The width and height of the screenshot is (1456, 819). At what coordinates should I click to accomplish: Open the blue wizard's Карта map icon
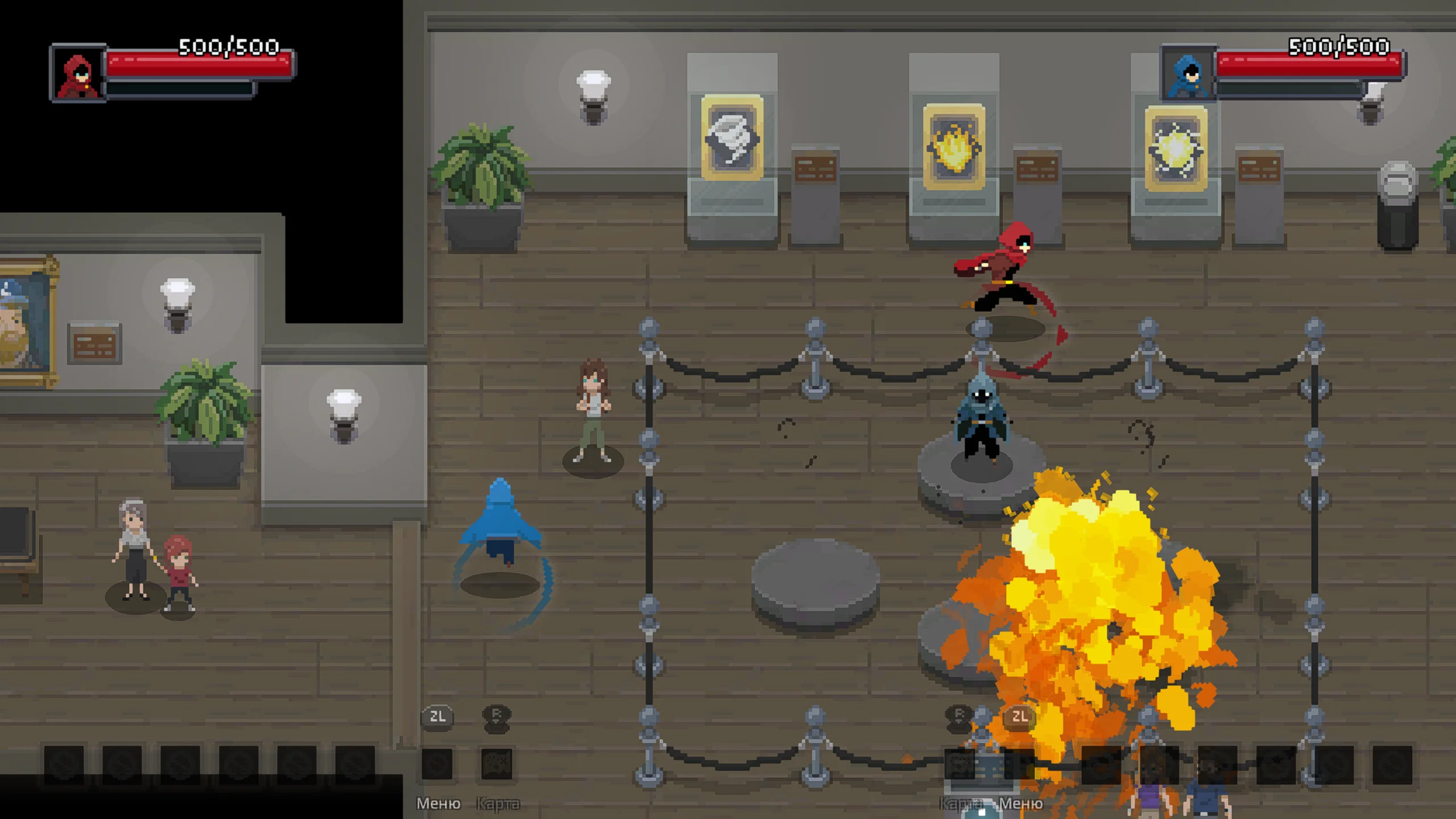coord(960,764)
